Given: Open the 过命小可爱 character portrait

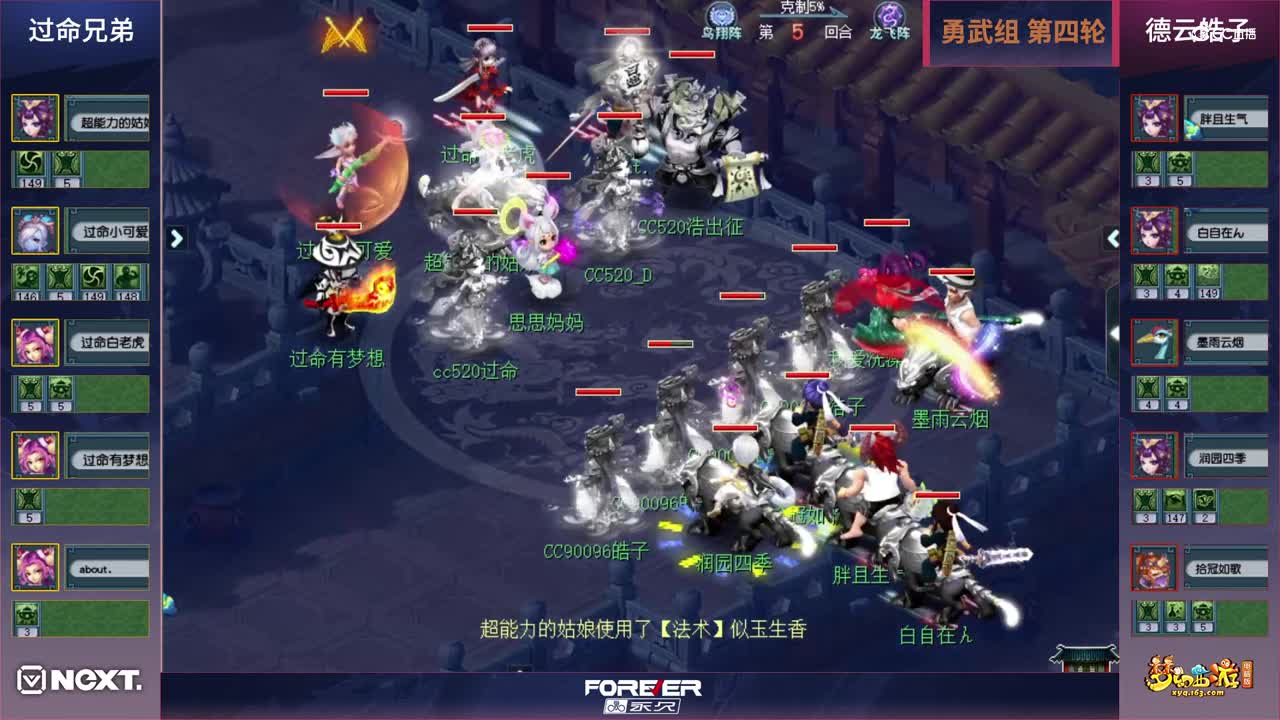Looking at the screenshot, I should pos(35,232).
